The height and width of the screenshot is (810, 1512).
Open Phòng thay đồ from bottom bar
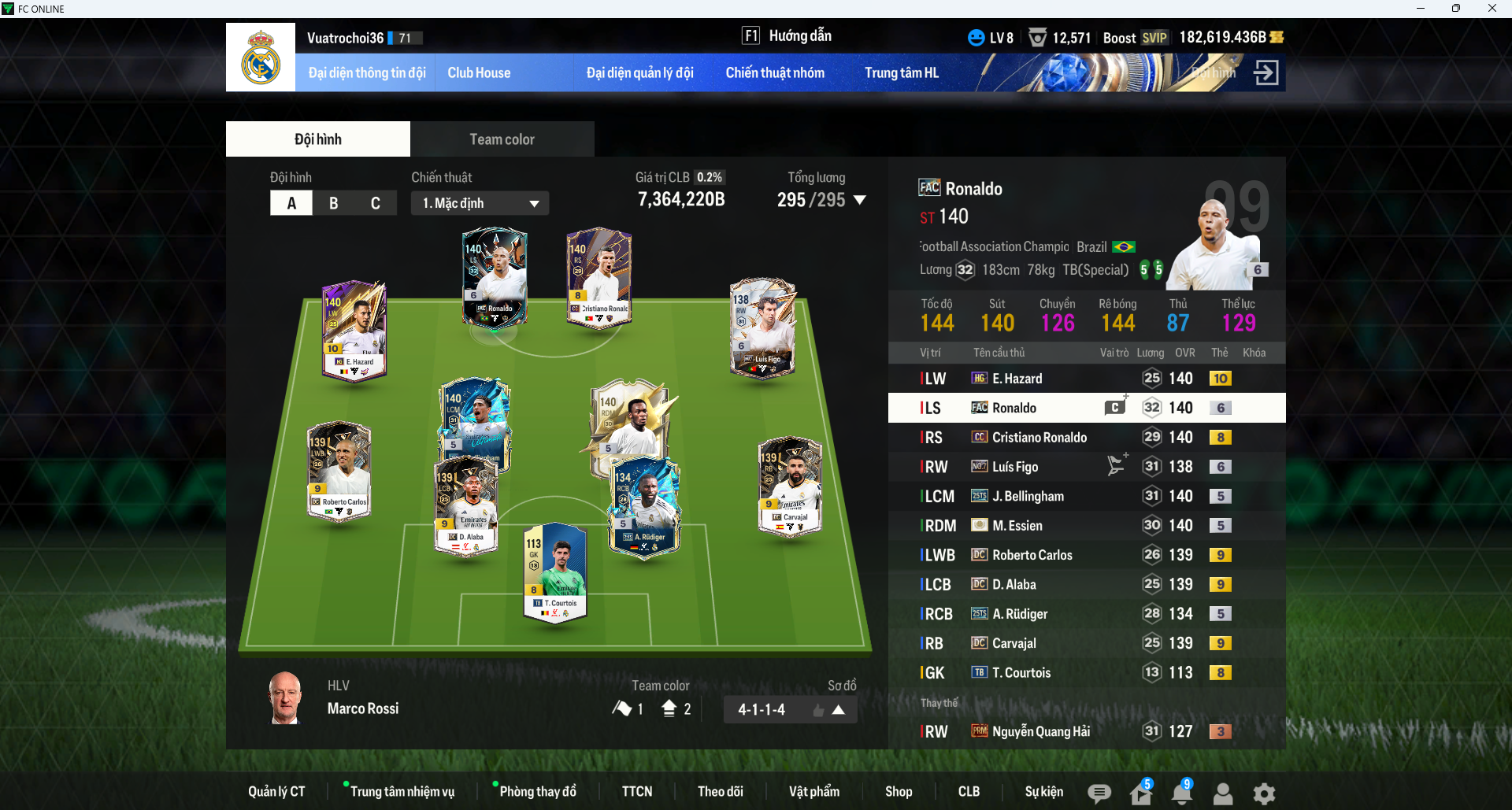(538, 791)
